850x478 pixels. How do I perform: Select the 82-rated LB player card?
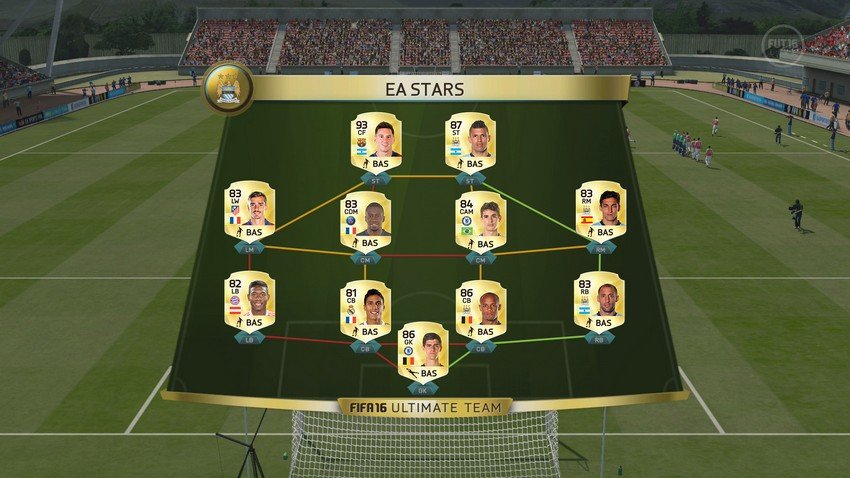pos(249,301)
